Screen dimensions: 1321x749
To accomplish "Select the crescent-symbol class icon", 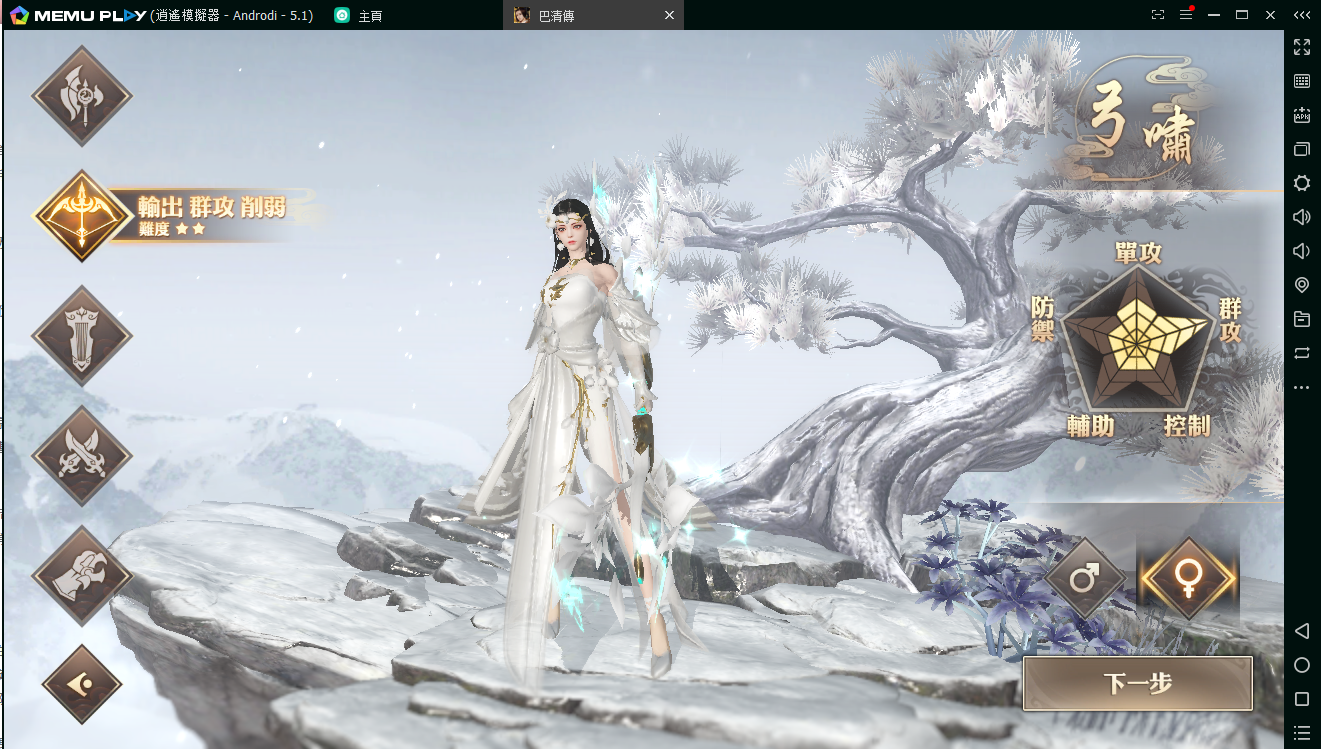I will click(x=82, y=685).
